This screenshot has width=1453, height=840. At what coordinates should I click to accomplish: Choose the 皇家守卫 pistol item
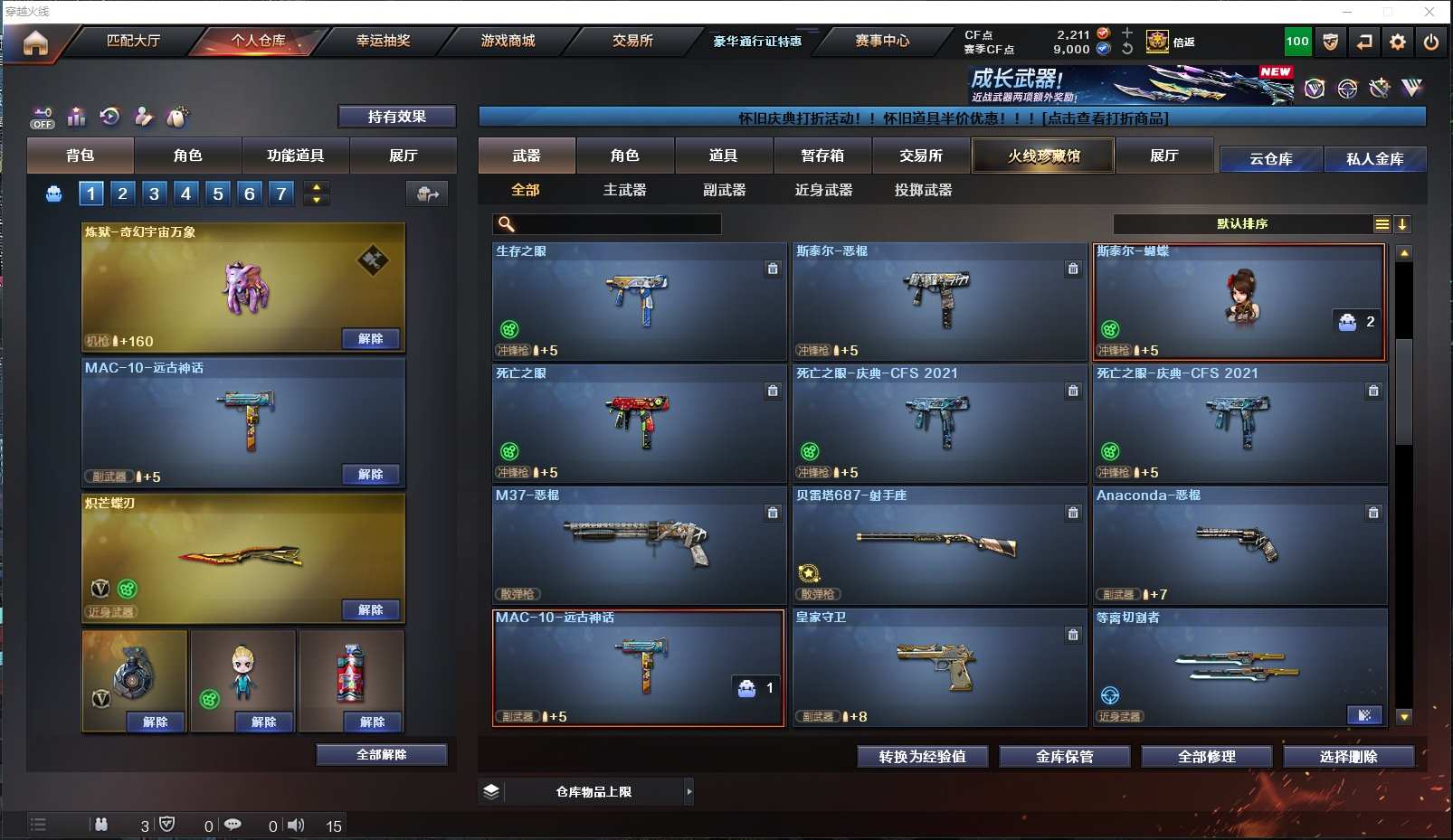pos(939,667)
